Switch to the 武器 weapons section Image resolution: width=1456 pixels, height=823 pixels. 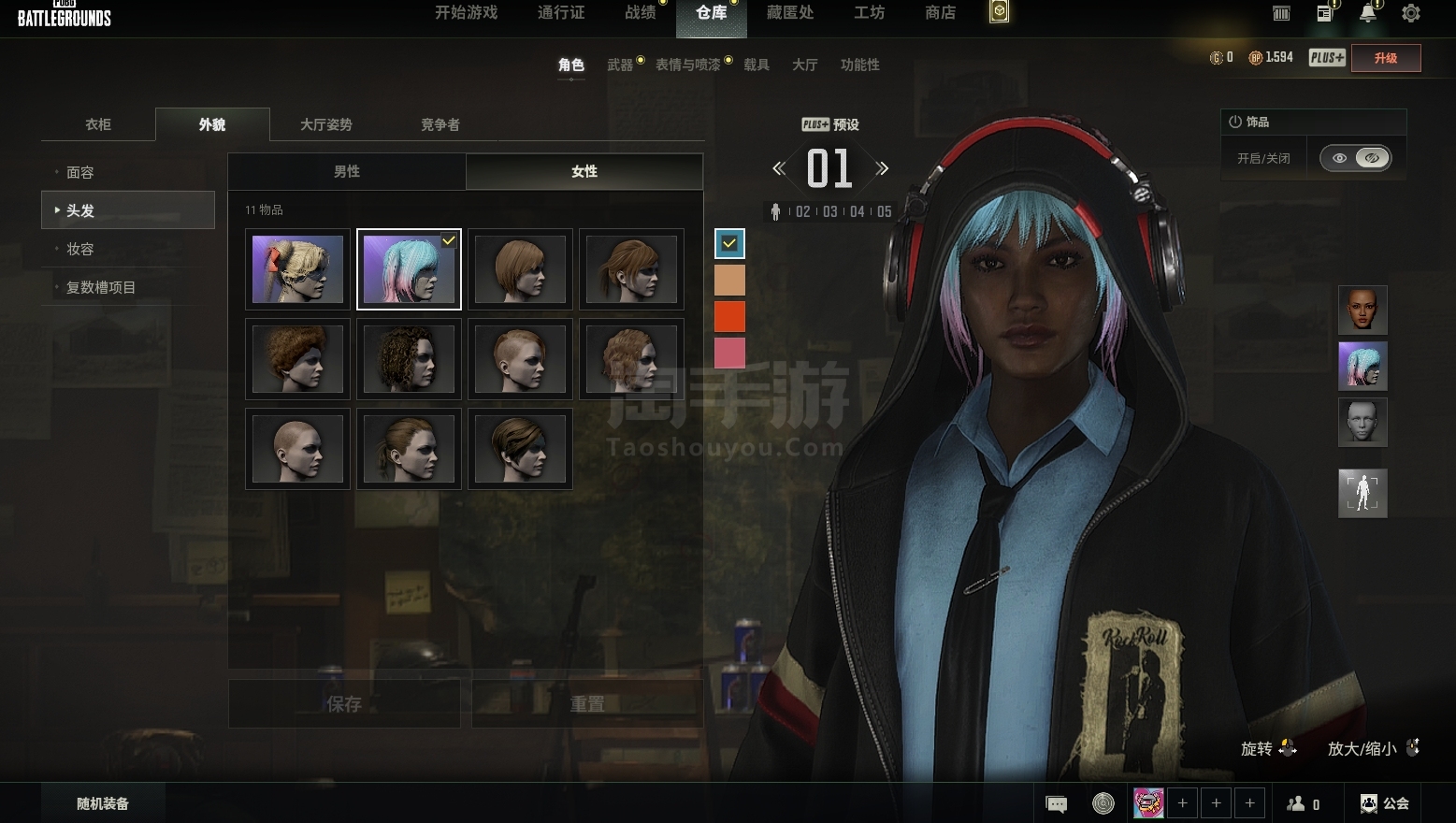620,65
